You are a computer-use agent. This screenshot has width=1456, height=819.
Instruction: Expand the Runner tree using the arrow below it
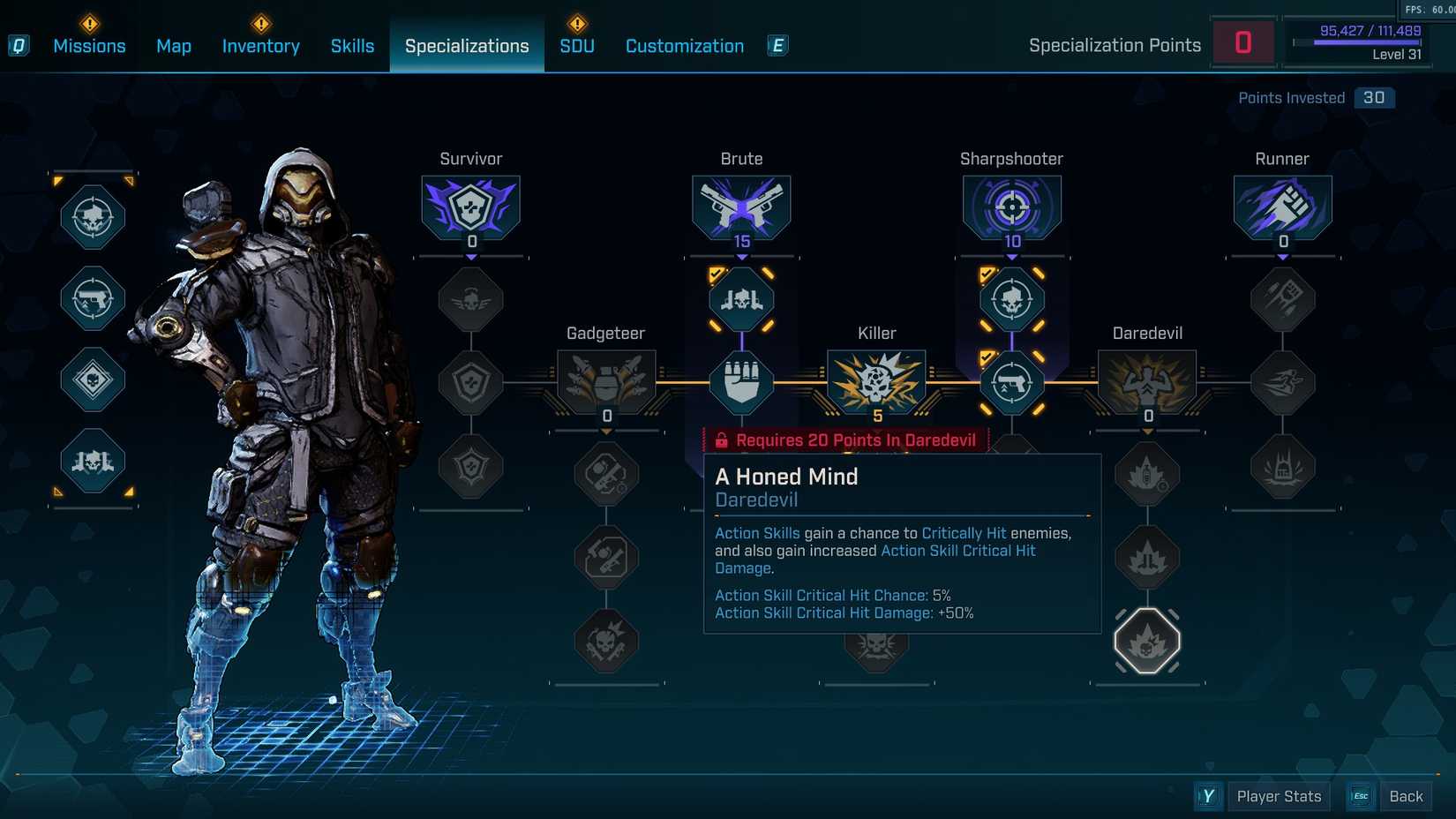tap(1282, 255)
